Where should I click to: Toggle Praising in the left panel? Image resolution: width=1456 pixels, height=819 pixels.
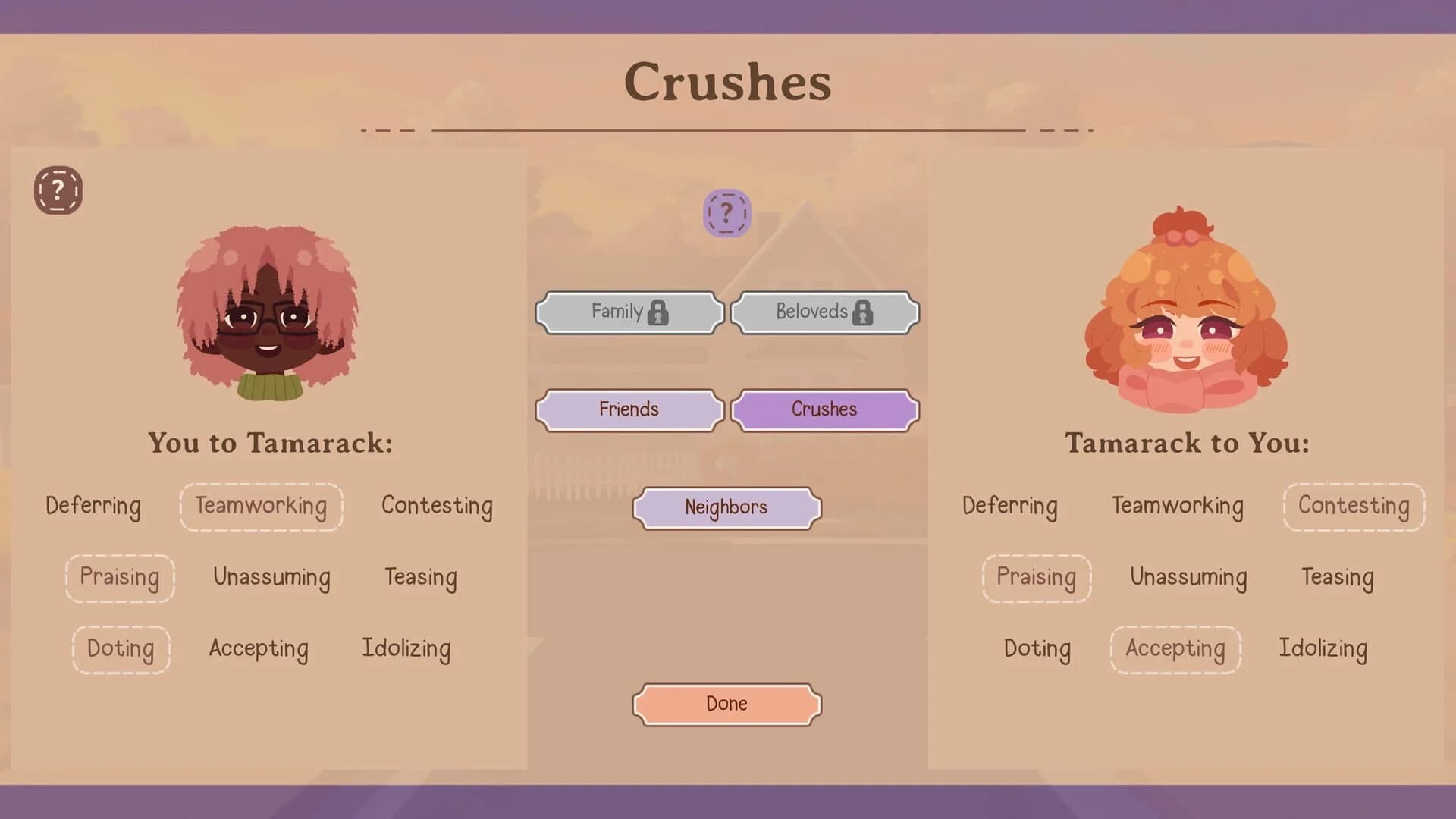[120, 578]
